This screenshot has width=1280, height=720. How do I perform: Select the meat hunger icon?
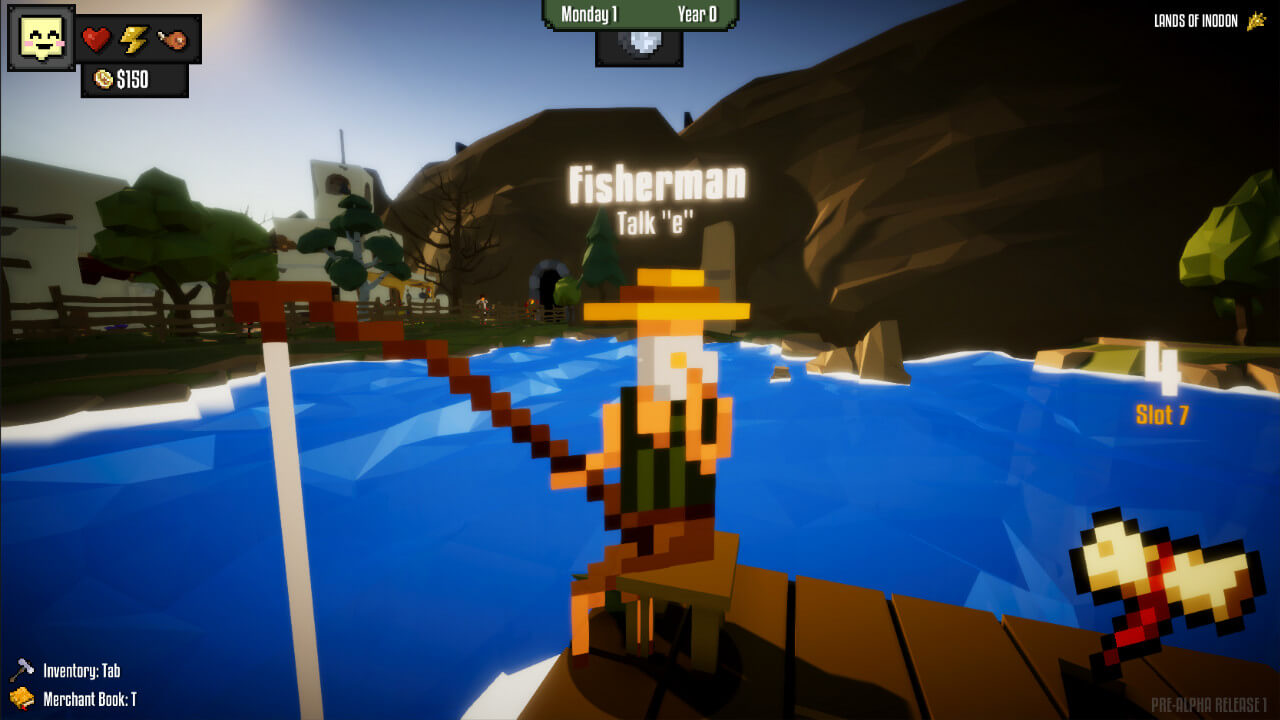click(x=172, y=40)
